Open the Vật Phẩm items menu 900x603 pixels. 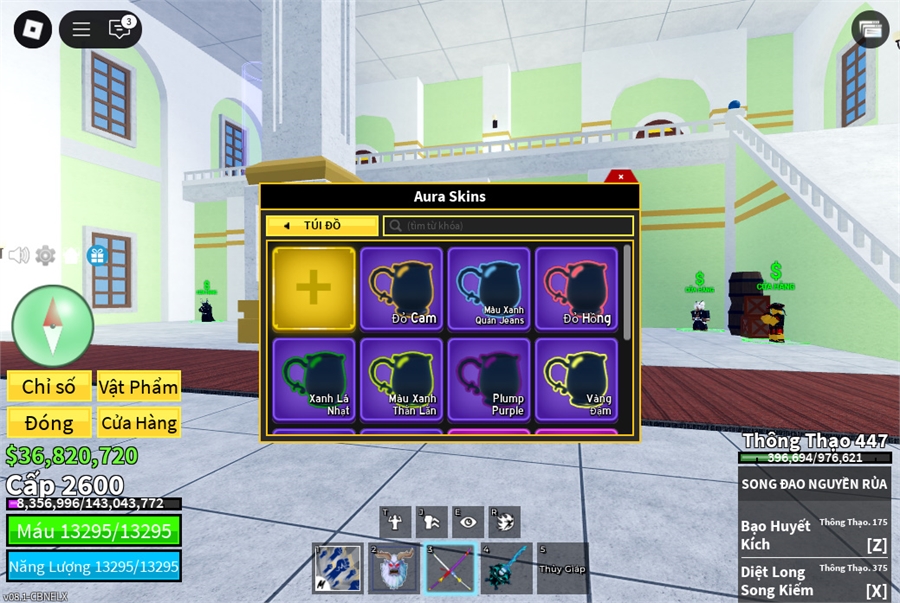138,387
